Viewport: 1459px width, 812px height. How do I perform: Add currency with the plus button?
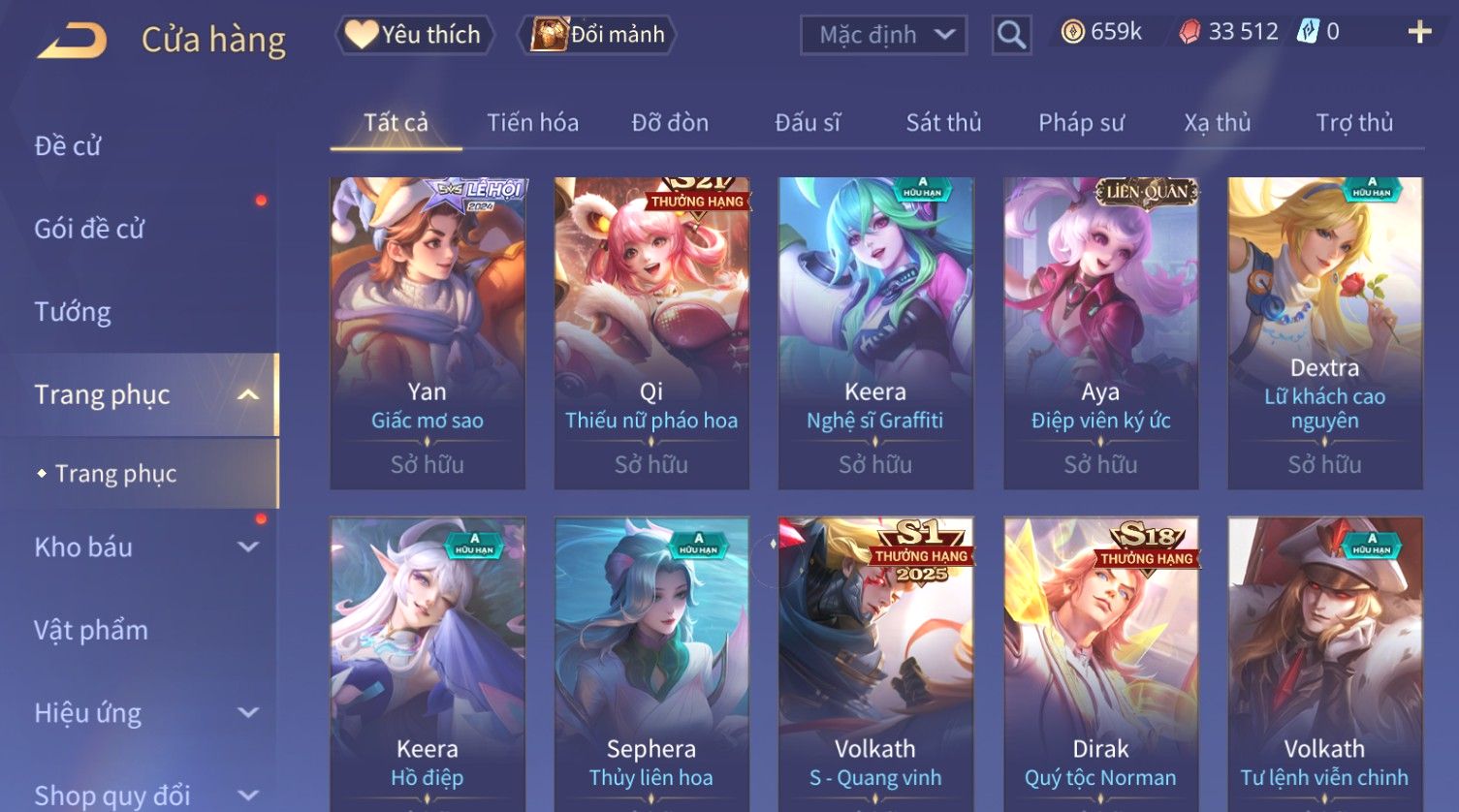[x=1418, y=33]
